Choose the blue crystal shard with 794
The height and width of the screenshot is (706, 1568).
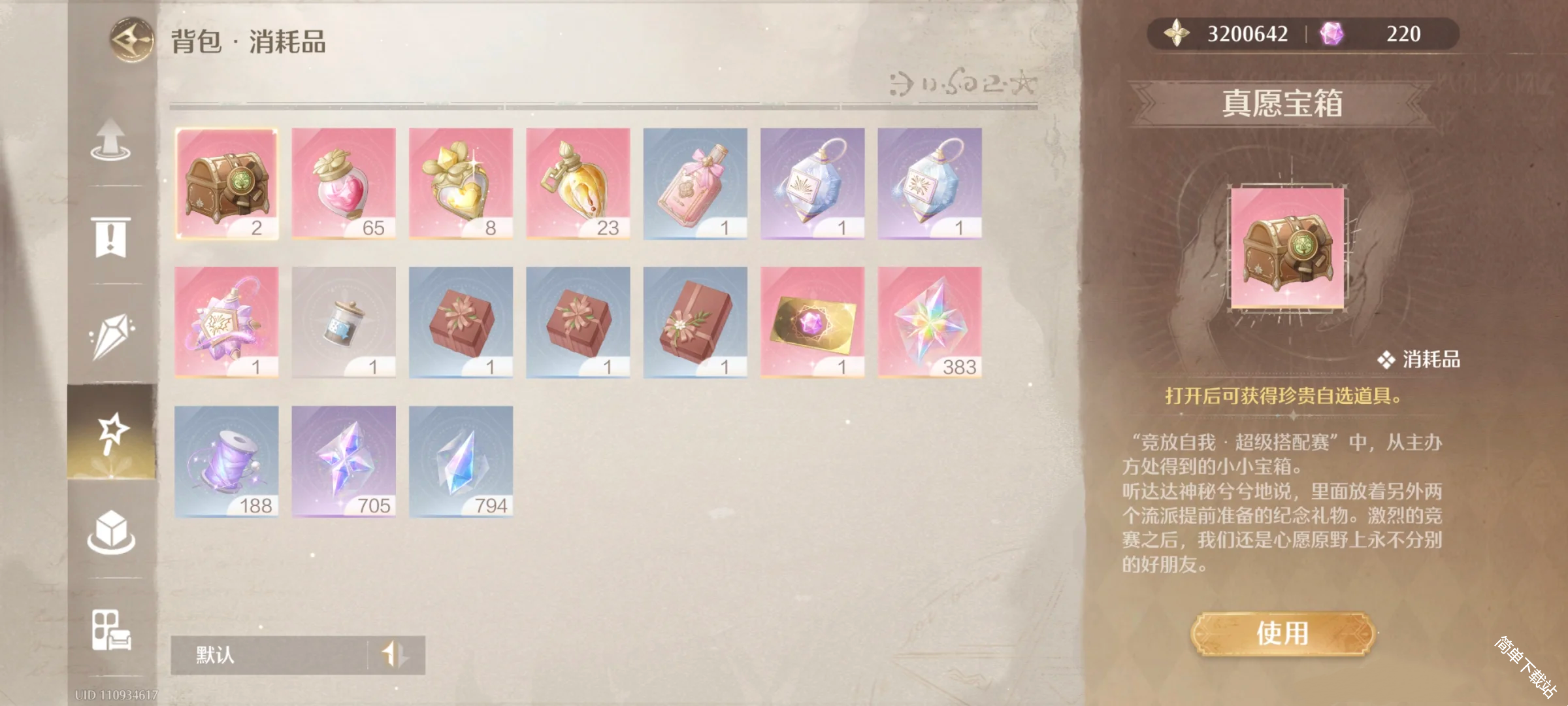(461, 462)
